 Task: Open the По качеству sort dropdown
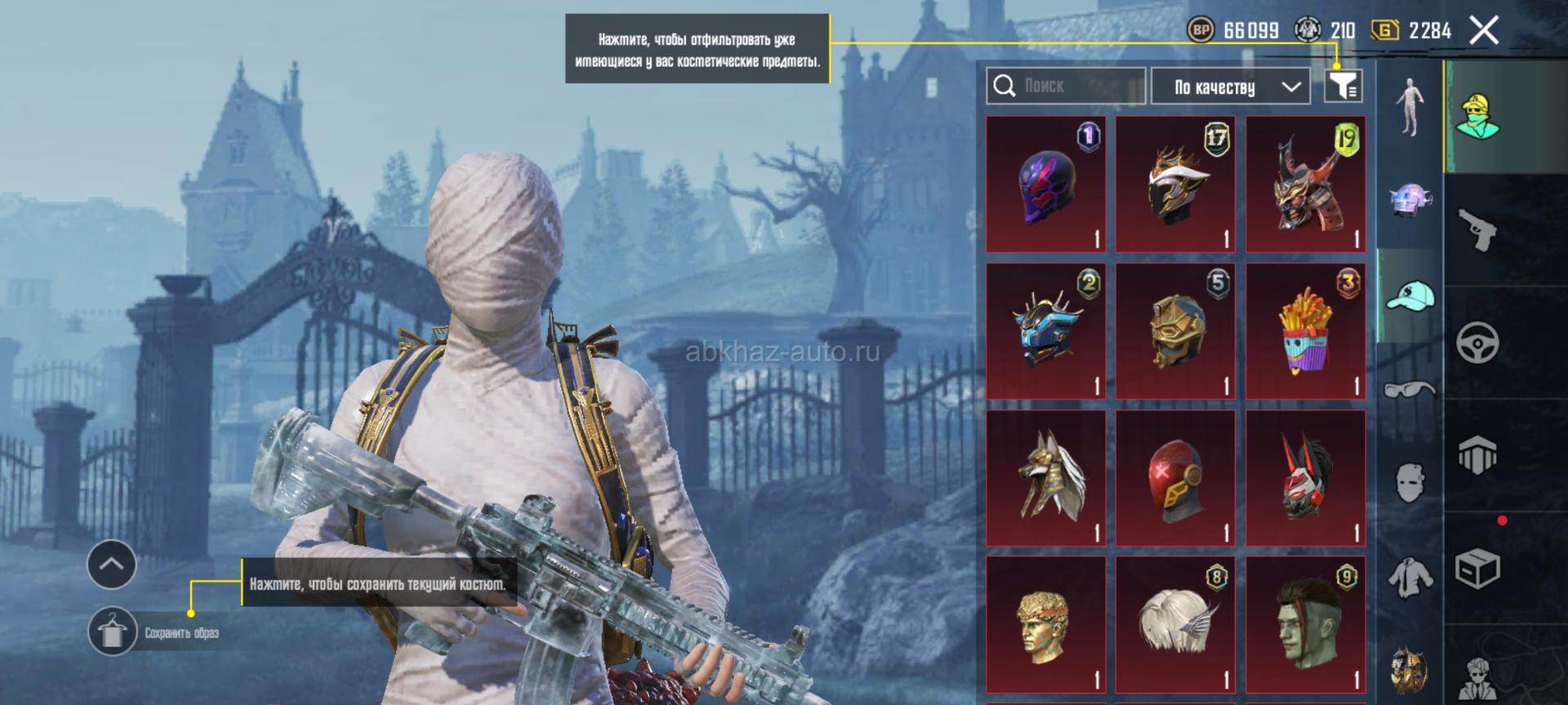[1230, 87]
